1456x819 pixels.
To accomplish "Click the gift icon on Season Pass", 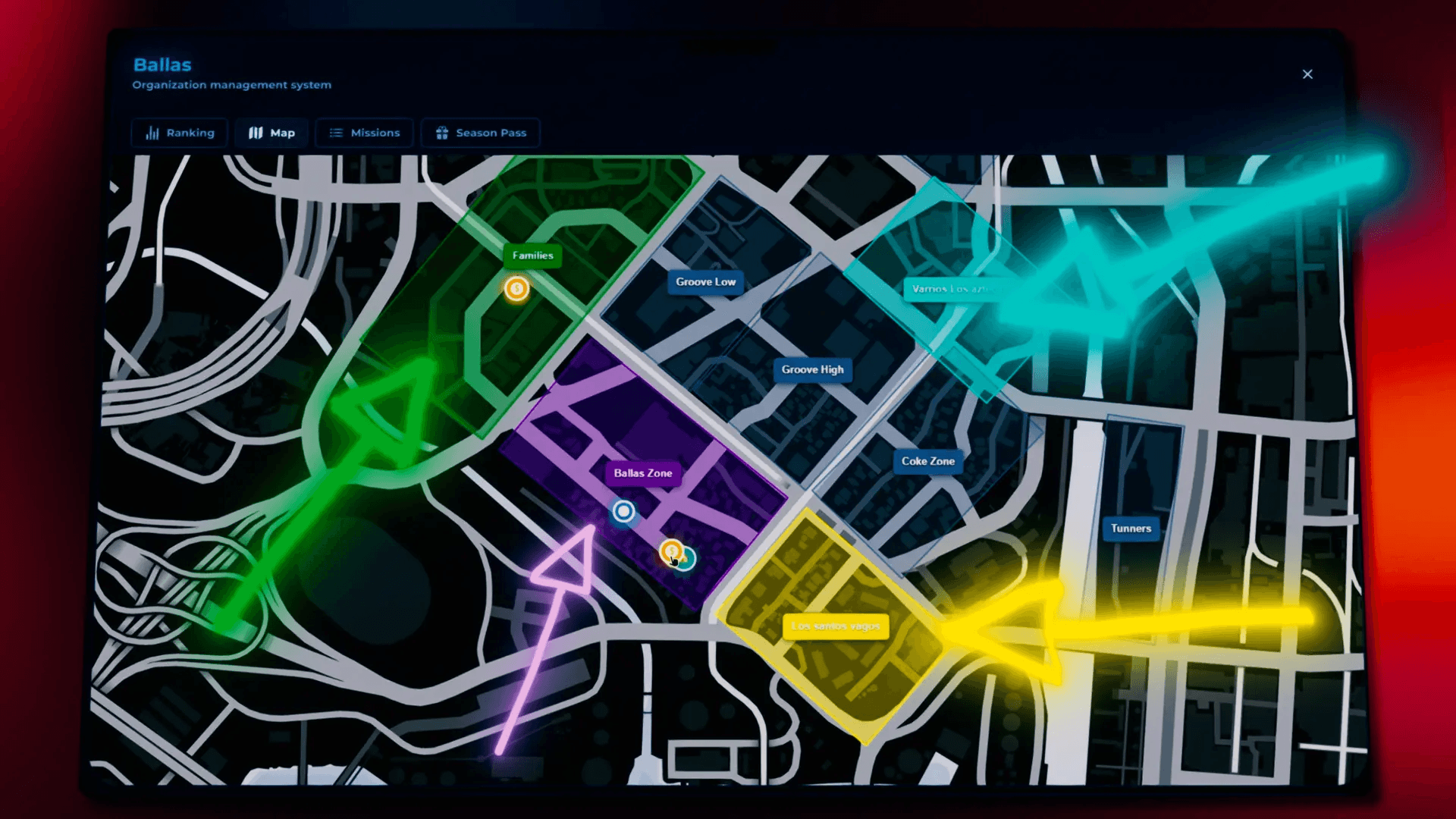I will (441, 133).
